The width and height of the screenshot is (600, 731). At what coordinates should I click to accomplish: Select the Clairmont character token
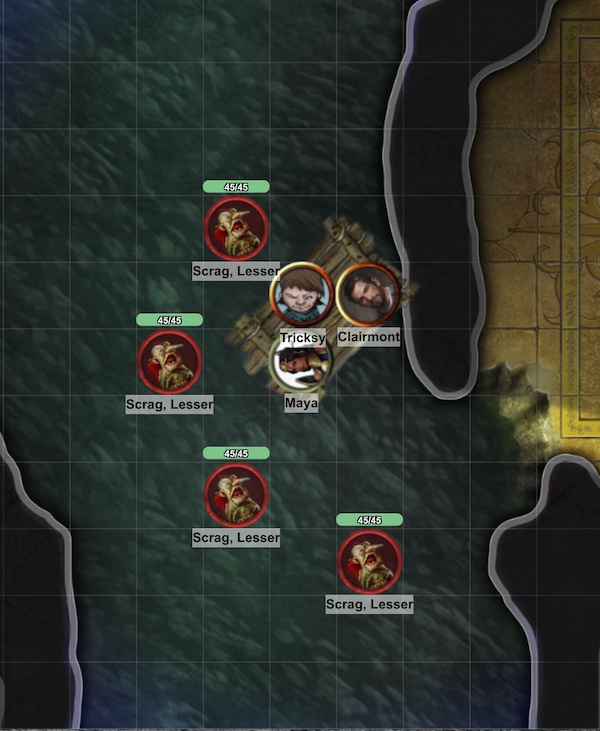[x=368, y=293]
